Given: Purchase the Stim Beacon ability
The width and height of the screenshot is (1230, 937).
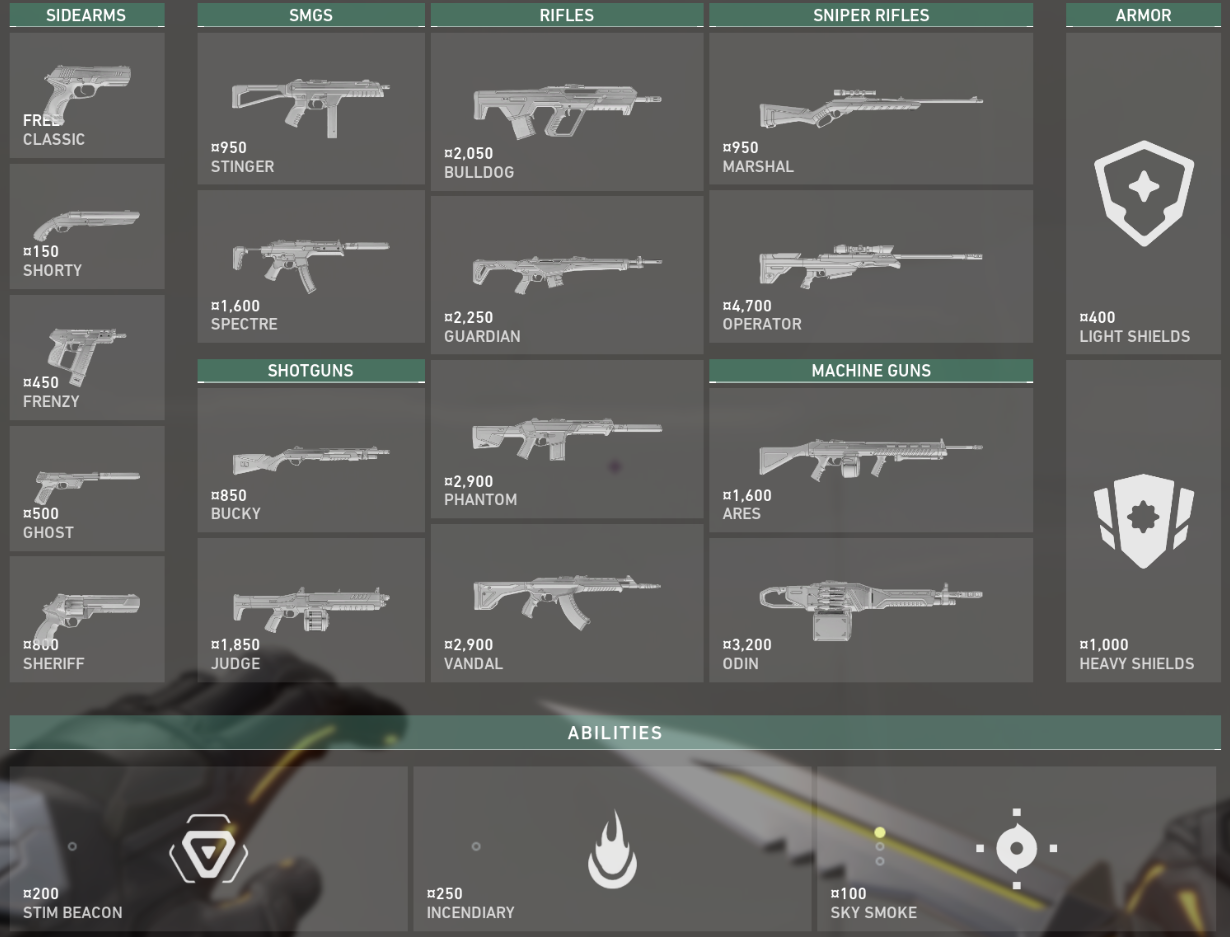Looking at the screenshot, I should [x=208, y=849].
